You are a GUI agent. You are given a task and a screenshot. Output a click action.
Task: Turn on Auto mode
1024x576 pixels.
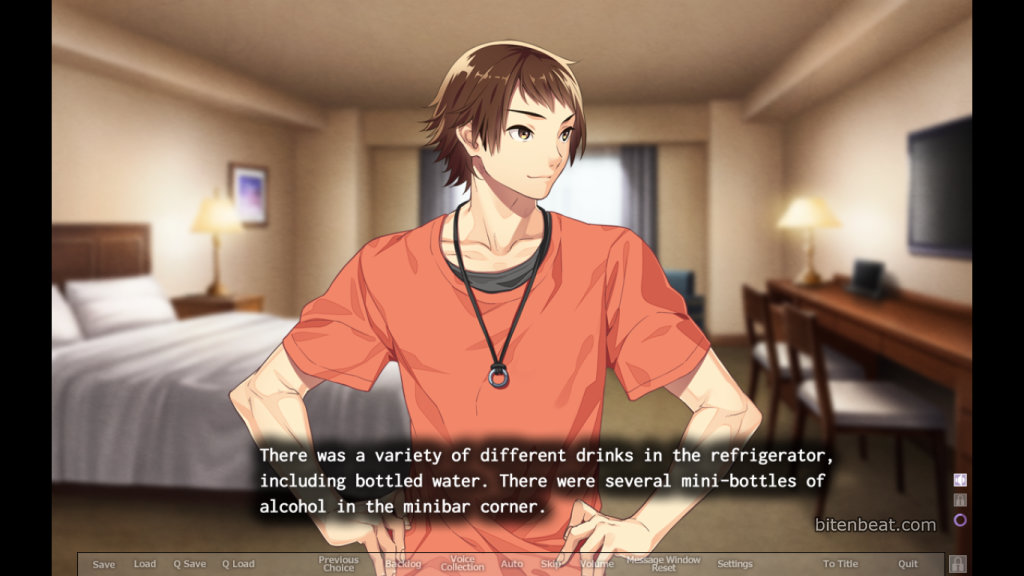[x=511, y=564]
